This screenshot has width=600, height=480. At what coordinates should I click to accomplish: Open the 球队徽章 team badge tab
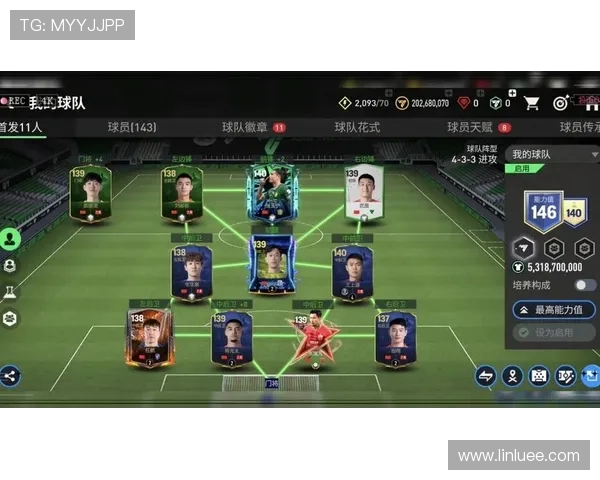coord(245,127)
